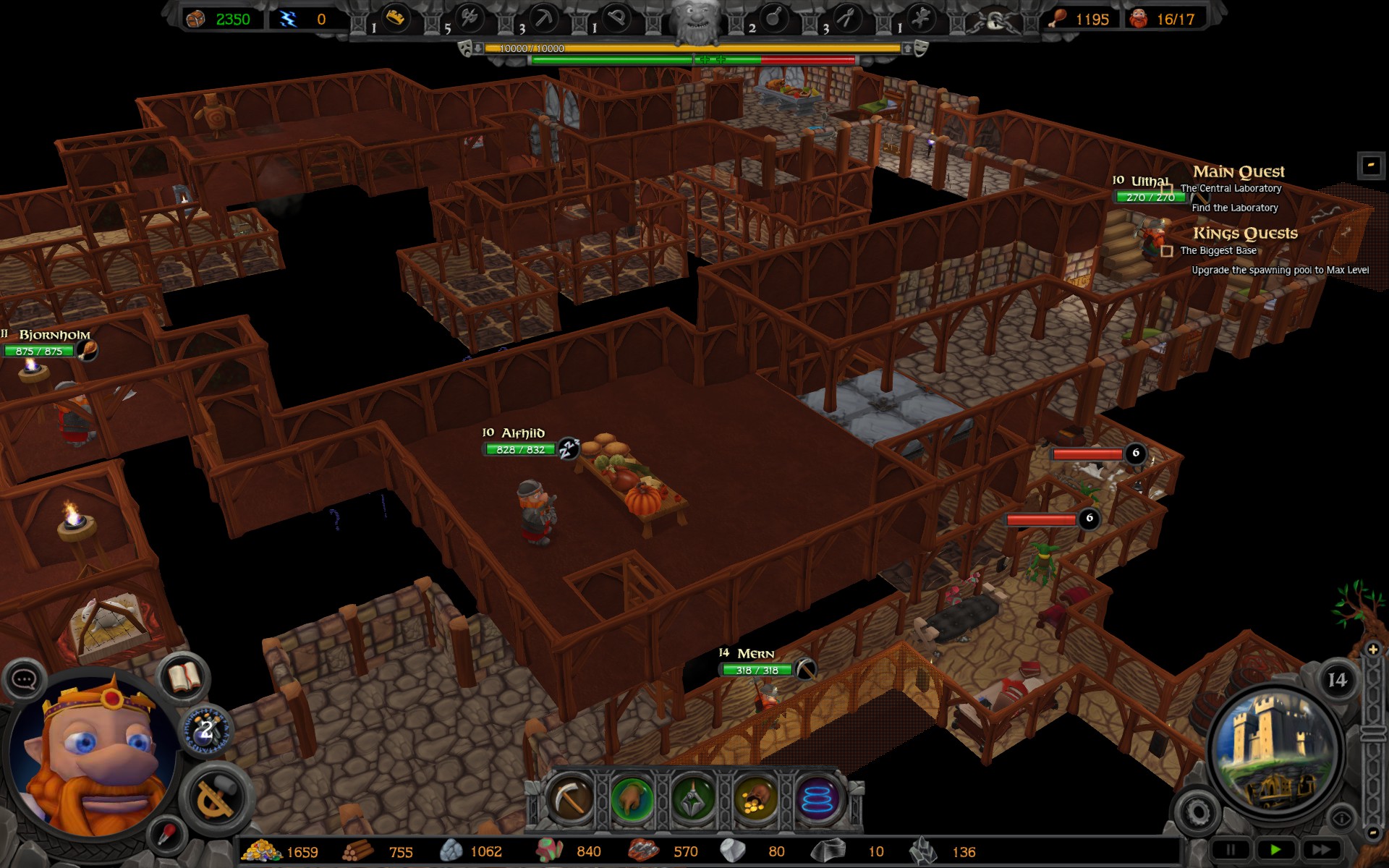The height and width of the screenshot is (868, 1389).
Task: Zoom in with the plus button
Action: tap(1372, 650)
